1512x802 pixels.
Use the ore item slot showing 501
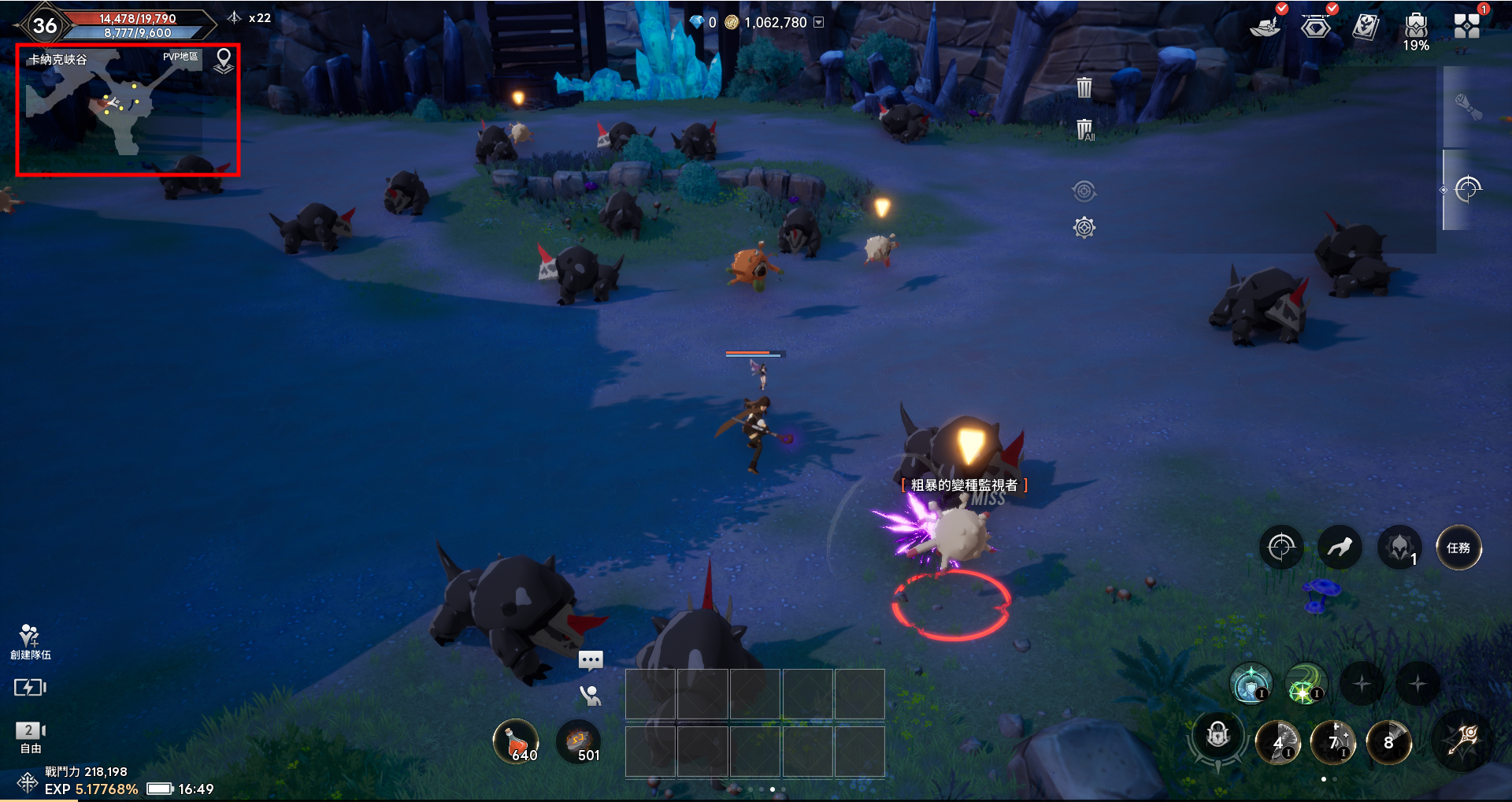[579, 742]
